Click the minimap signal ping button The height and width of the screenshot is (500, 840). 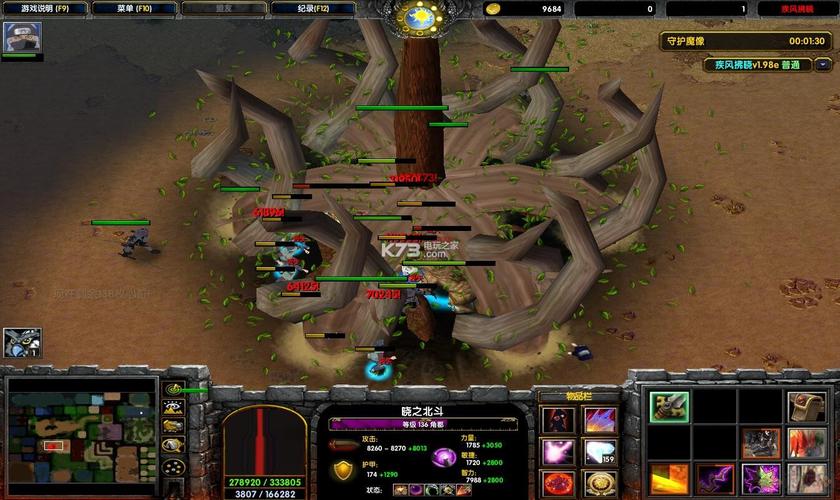pyautogui.click(x=173, y=389)
